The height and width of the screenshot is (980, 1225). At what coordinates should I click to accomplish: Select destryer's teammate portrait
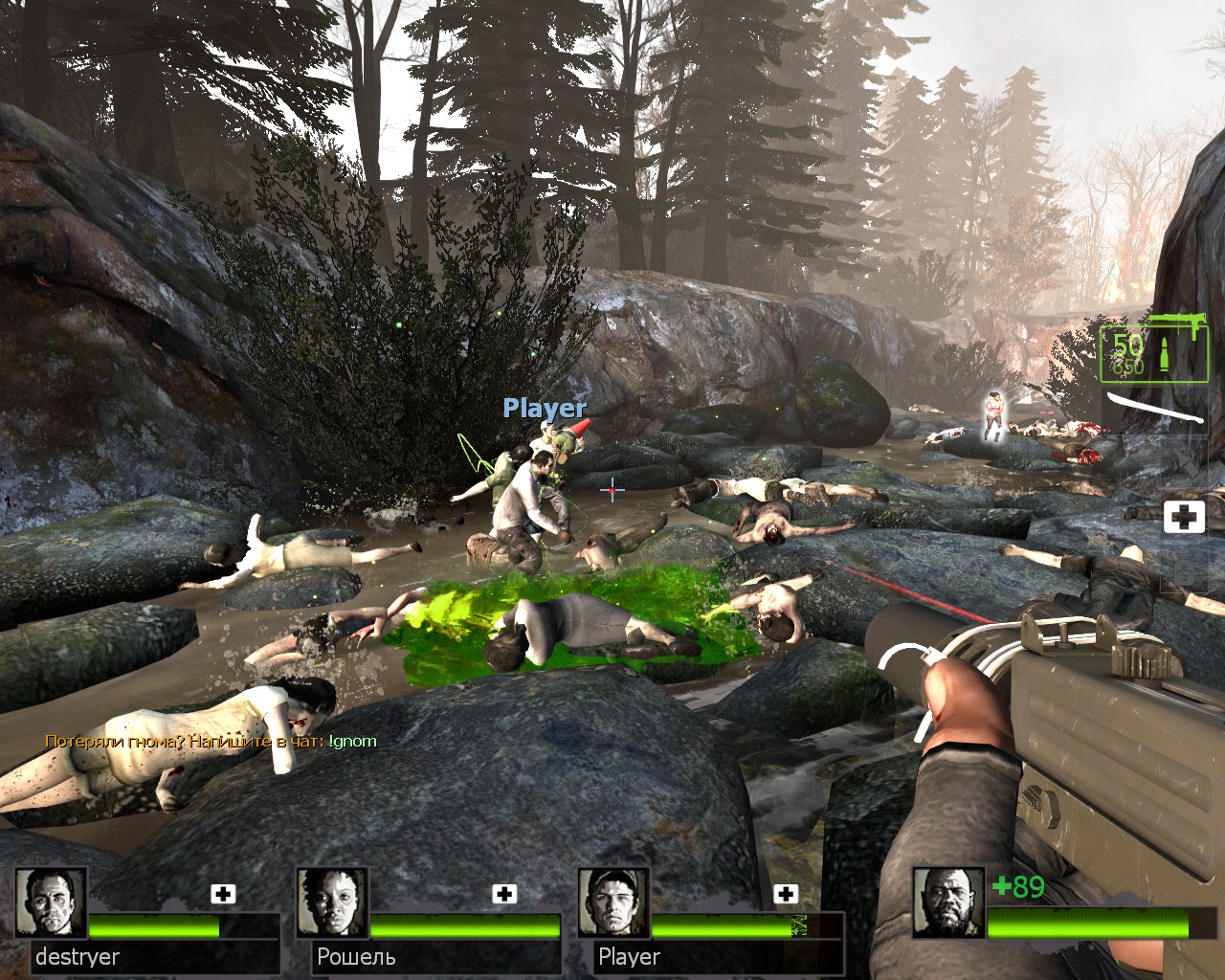(51, 902)
